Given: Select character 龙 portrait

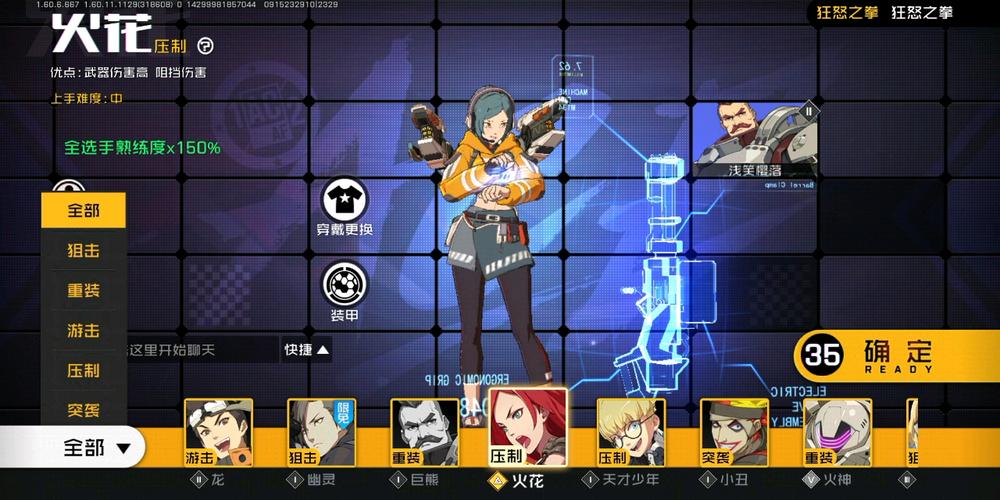Looking at the screenshot, I should tap(218, 433).
